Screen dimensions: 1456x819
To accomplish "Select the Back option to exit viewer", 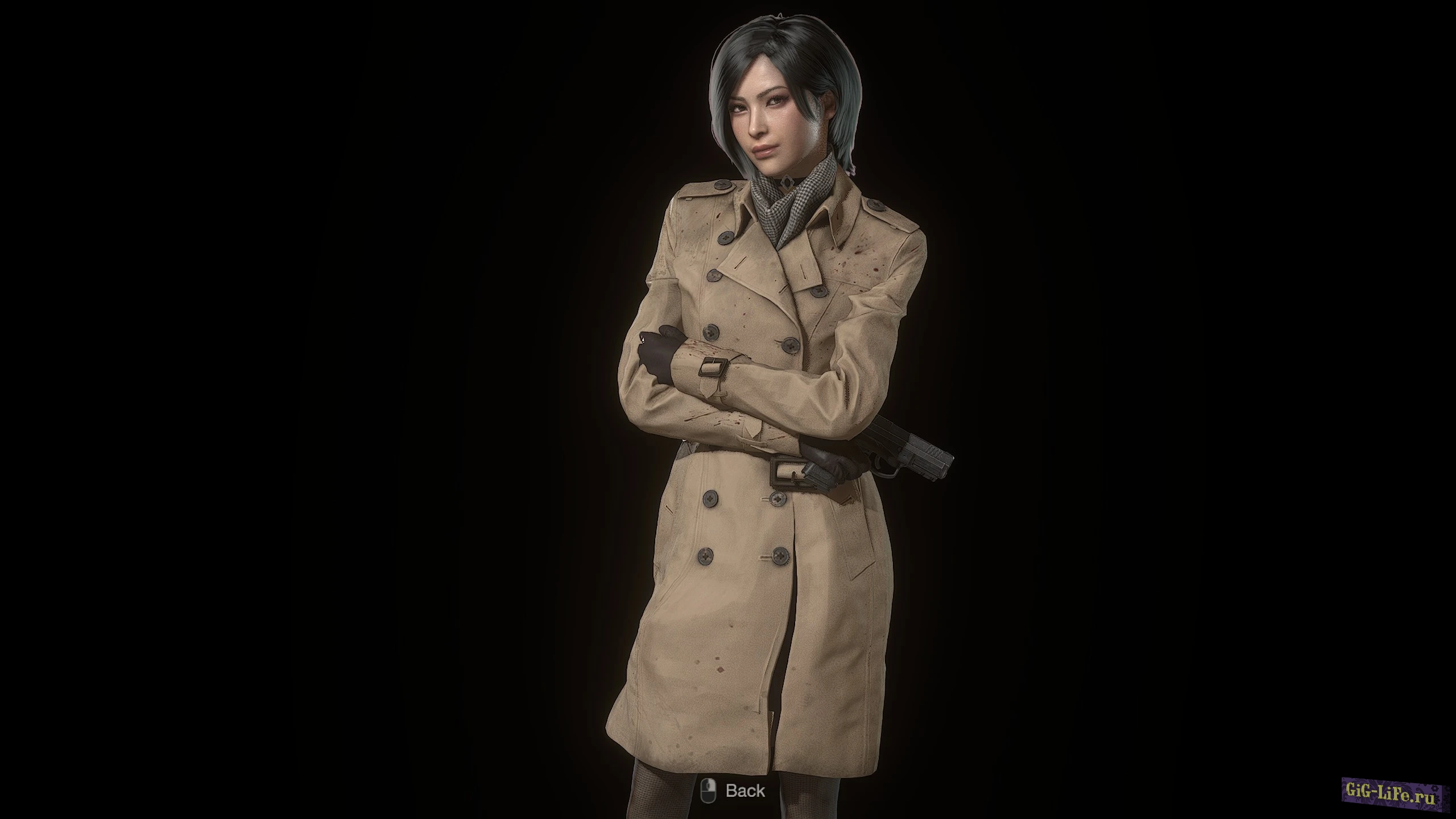I will point(728,790).
